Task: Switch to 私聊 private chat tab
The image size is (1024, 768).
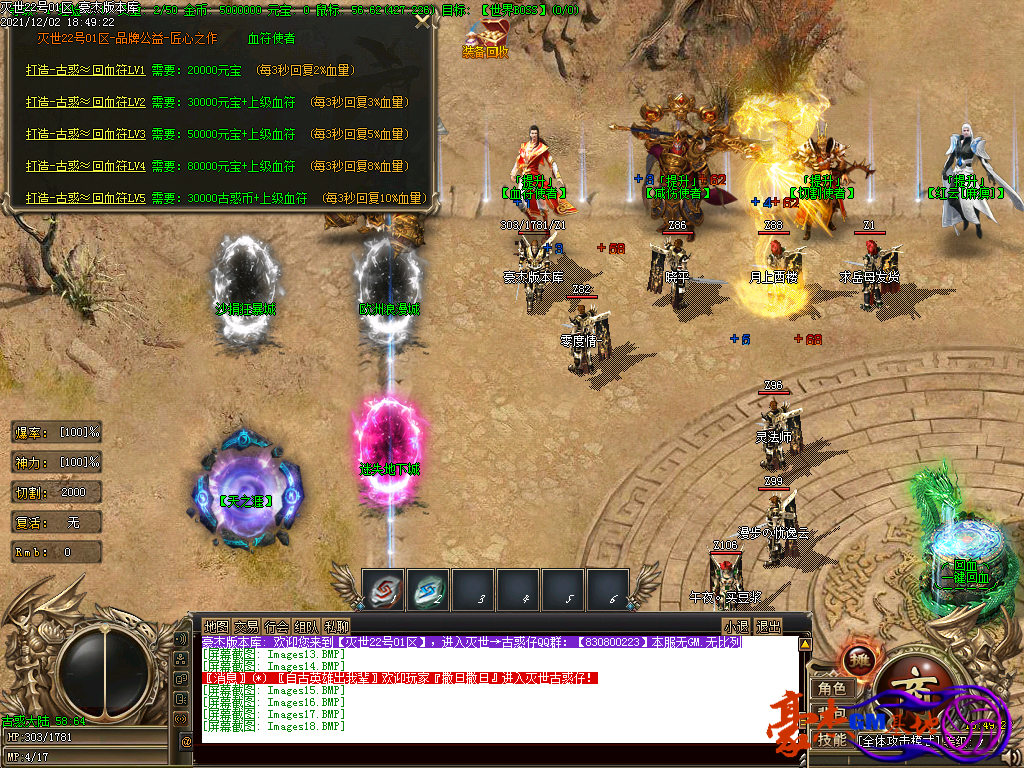Action: [x=336, y=627]
